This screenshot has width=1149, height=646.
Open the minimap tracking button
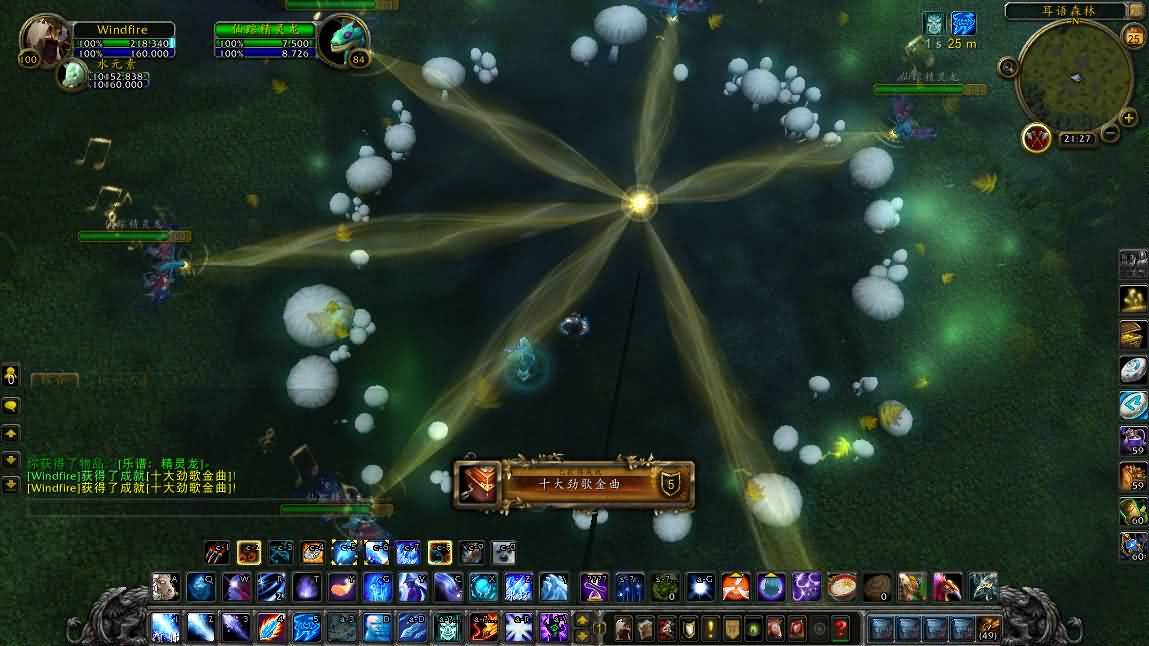coord(1008,67)
